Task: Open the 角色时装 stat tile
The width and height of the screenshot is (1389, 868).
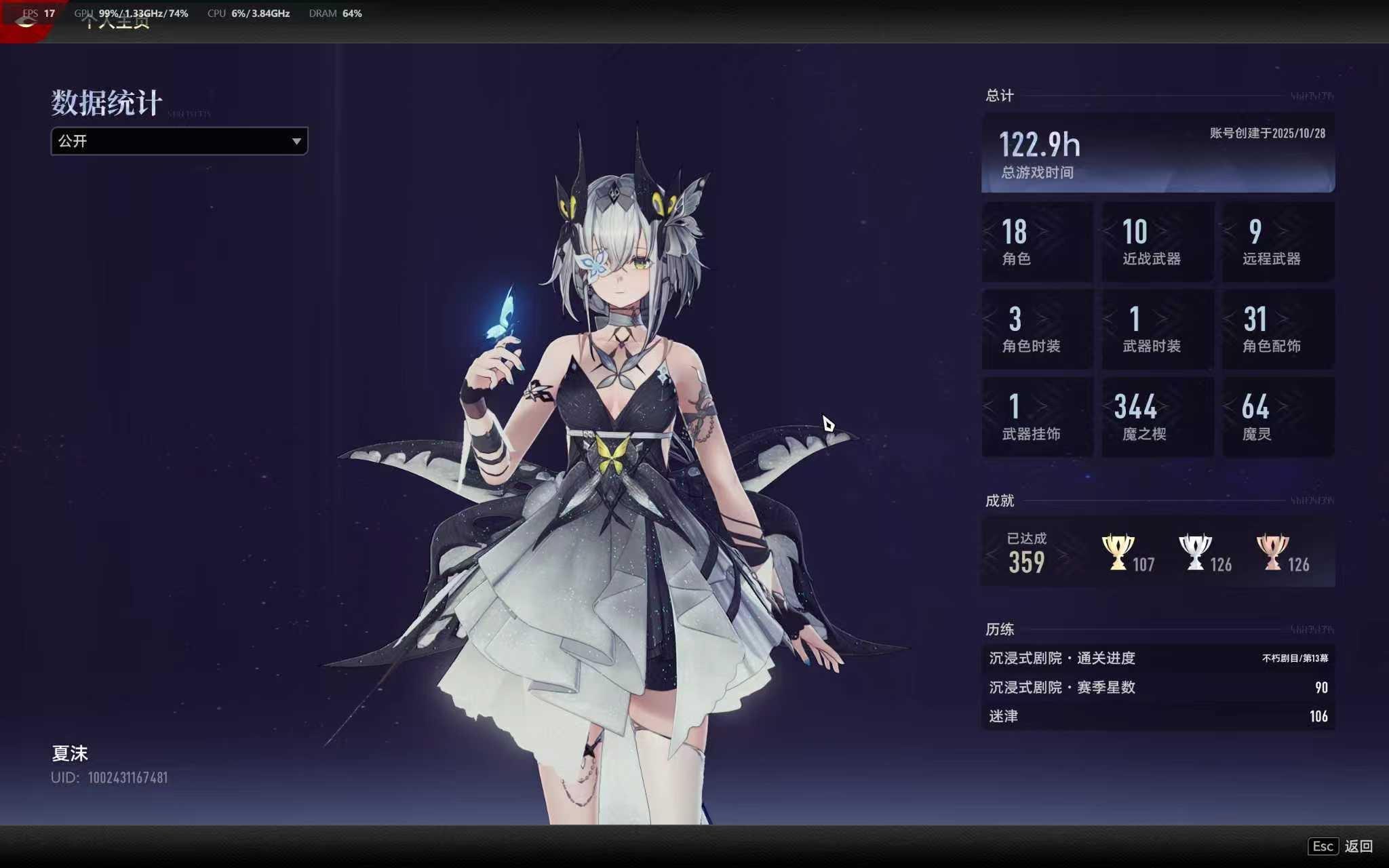Action: (x=1037, y=330)
